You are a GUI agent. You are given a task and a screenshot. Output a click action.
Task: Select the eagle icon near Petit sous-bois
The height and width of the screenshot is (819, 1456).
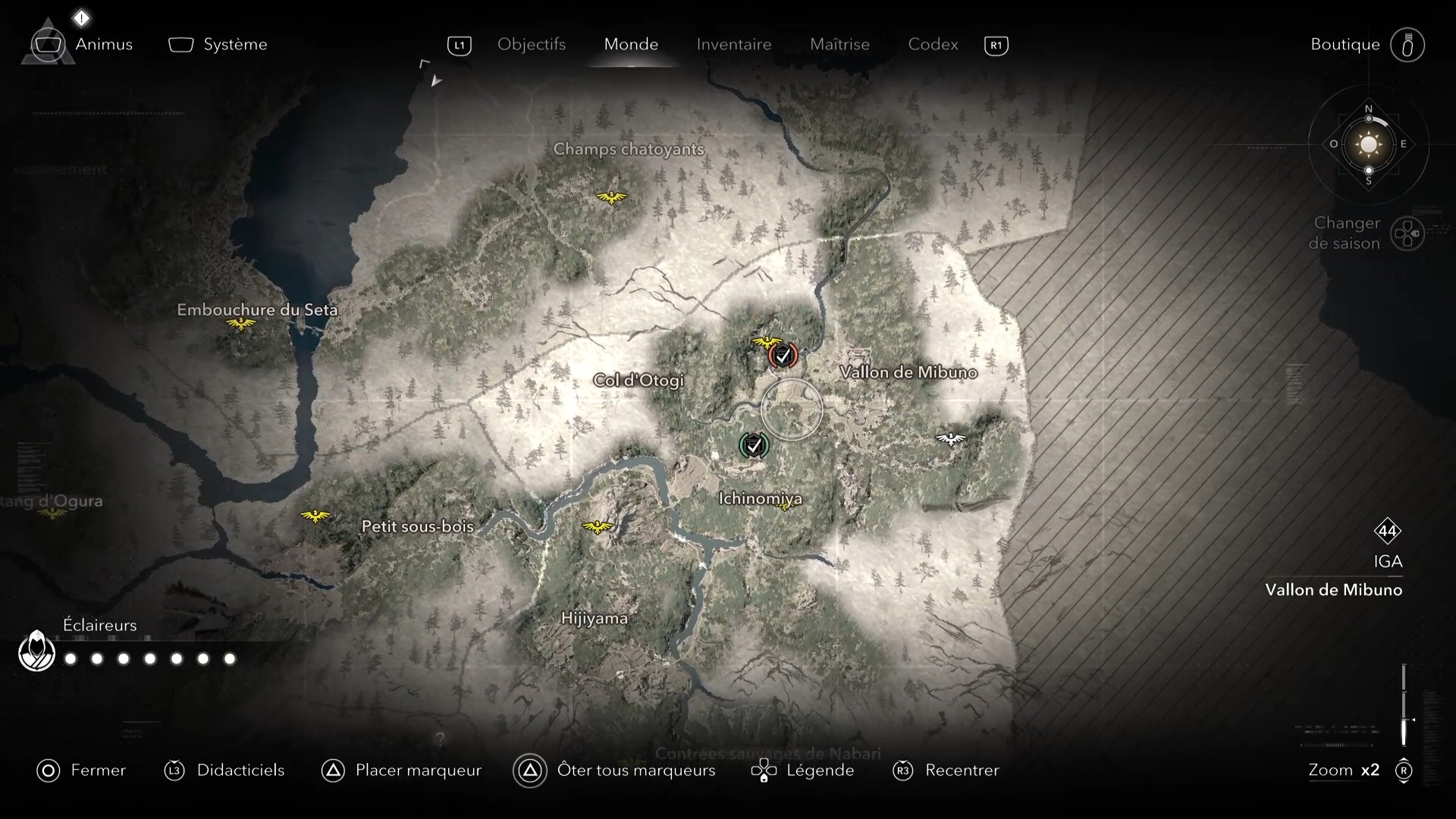click(x=314, y=516)
